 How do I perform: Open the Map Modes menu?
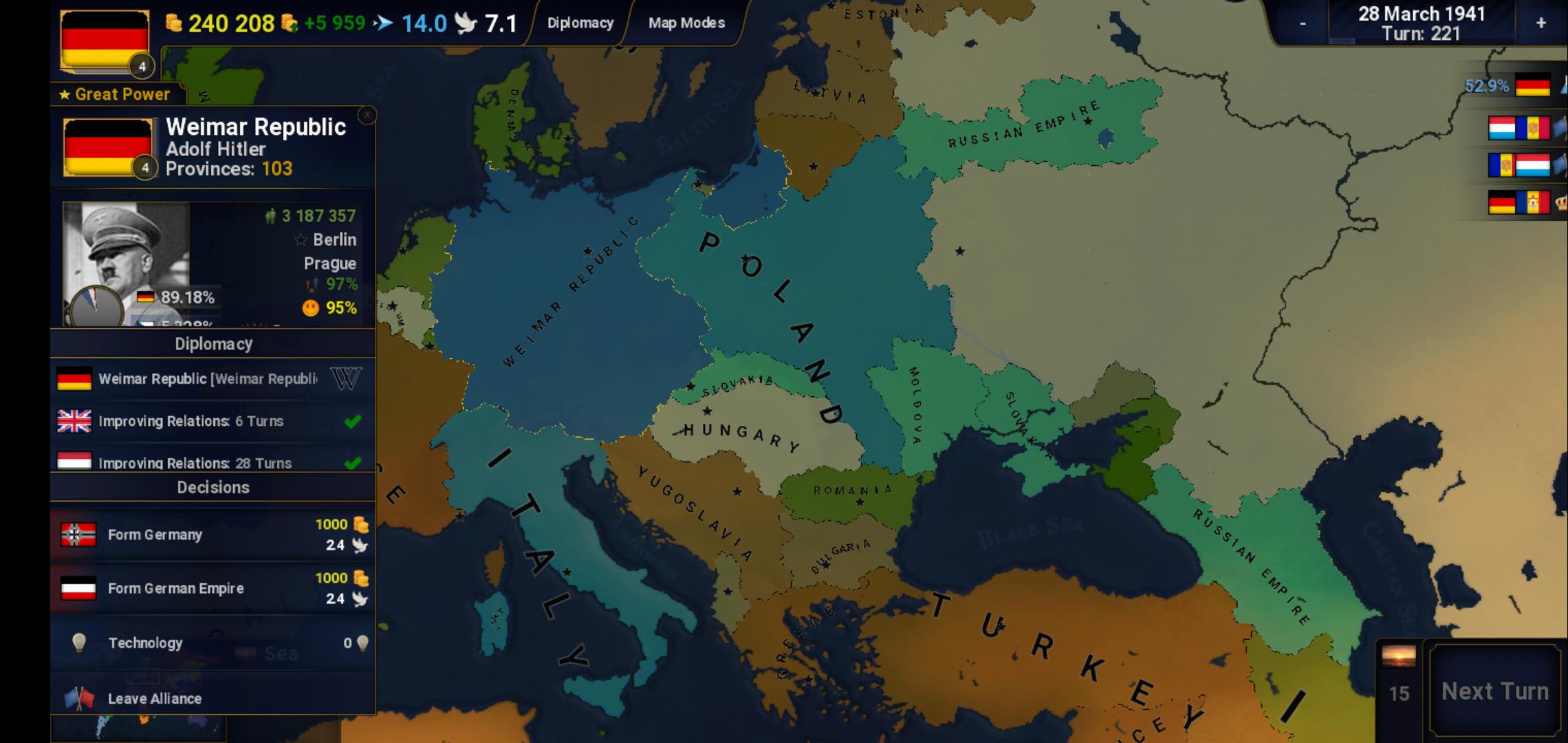[684, 22]
